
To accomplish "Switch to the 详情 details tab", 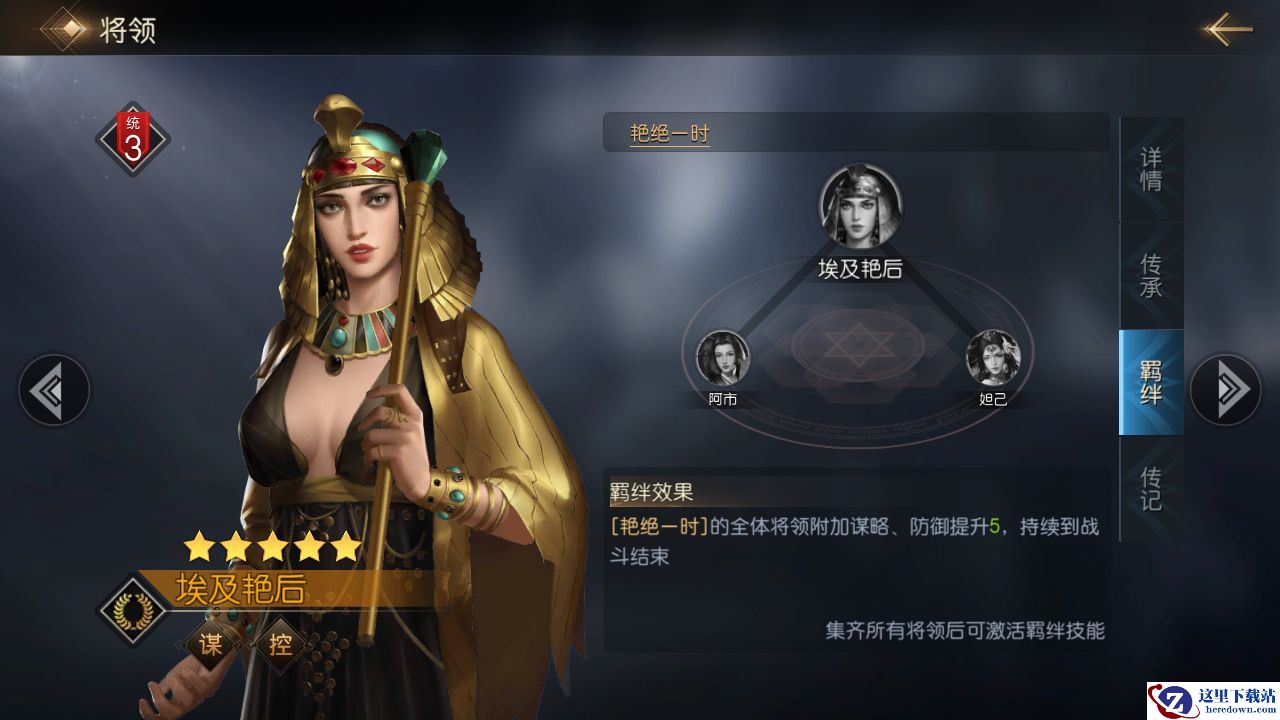I will (x=1151, y=170).
